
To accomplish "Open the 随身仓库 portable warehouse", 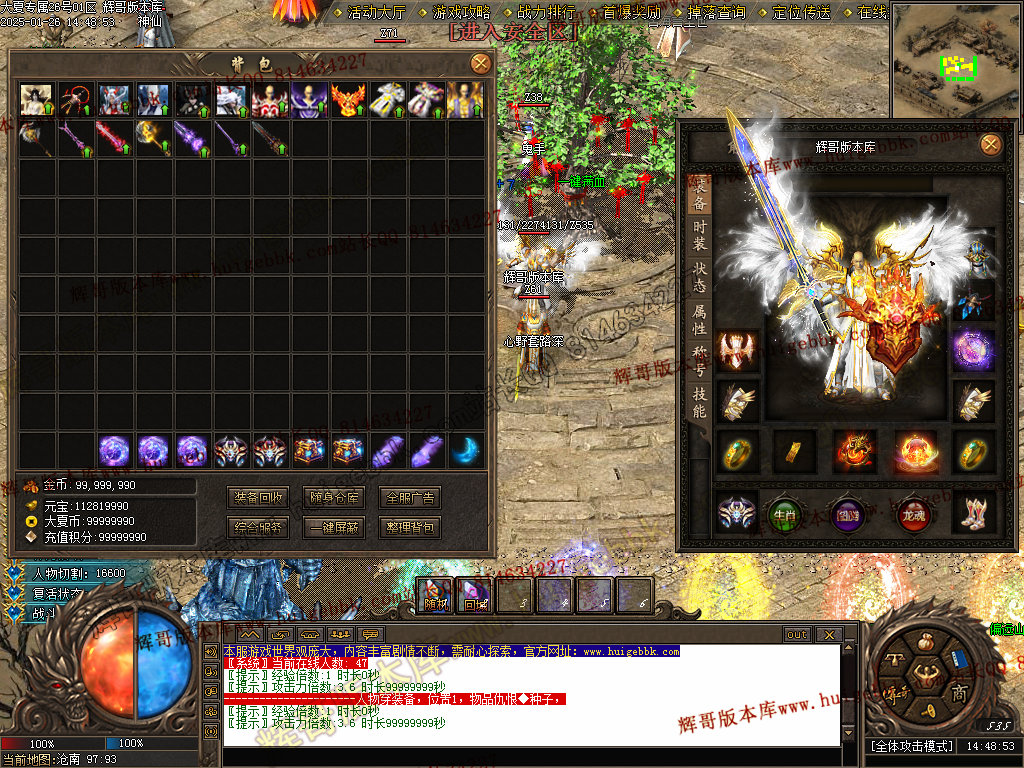I will click(x=334, y=498).
